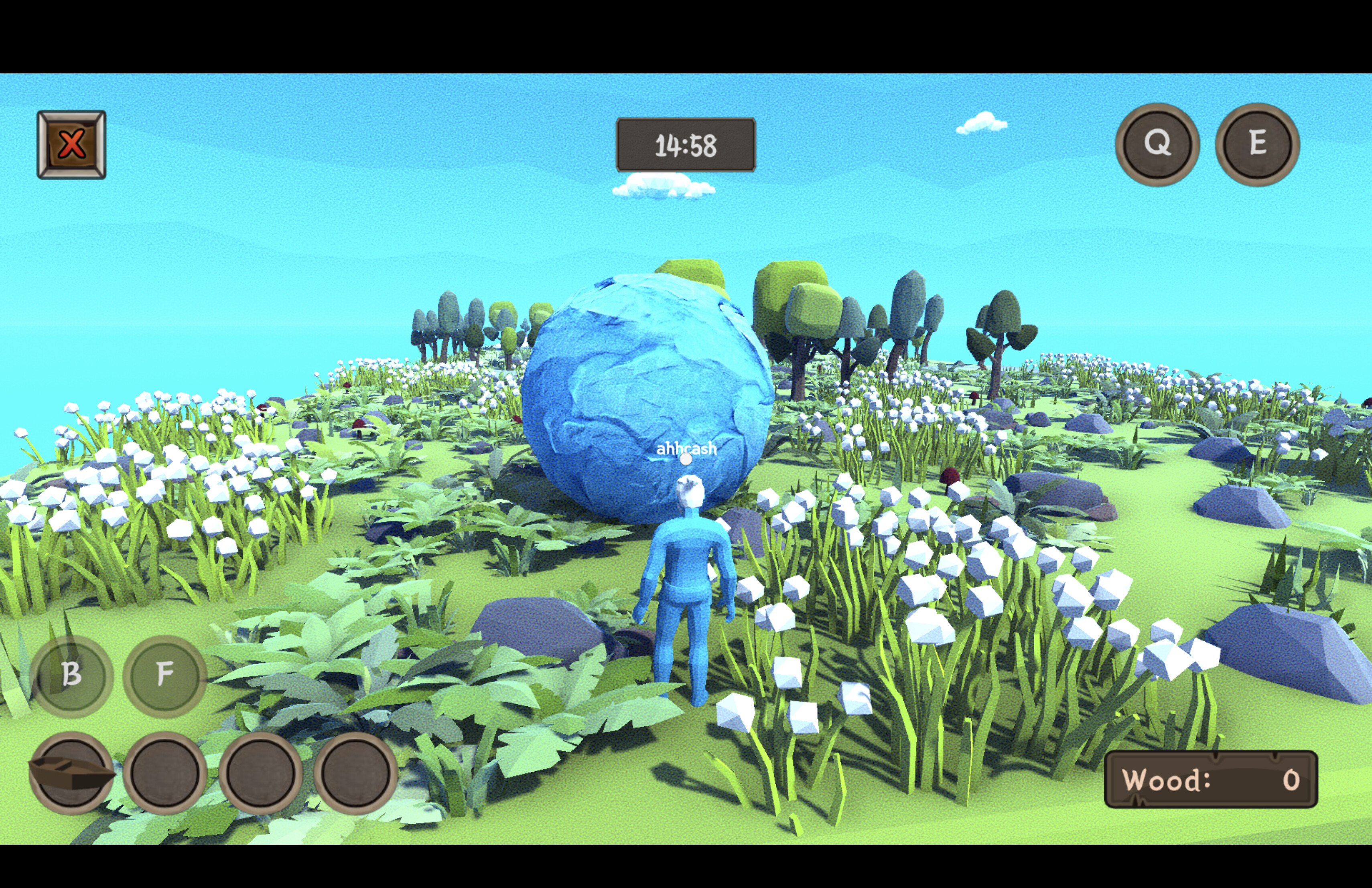Click the 14:58 match timer display
Screen dimensions: 1372x888
[x=686, y=145]
